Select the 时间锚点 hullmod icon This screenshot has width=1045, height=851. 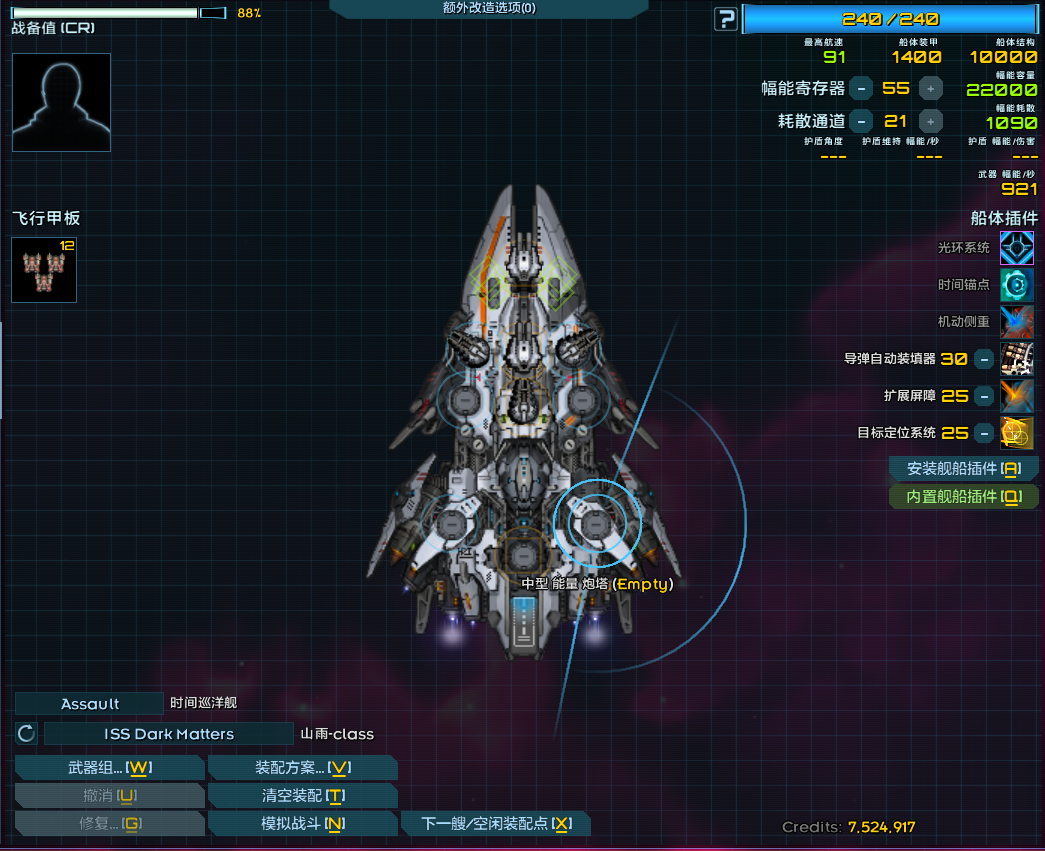(1017, 285)
